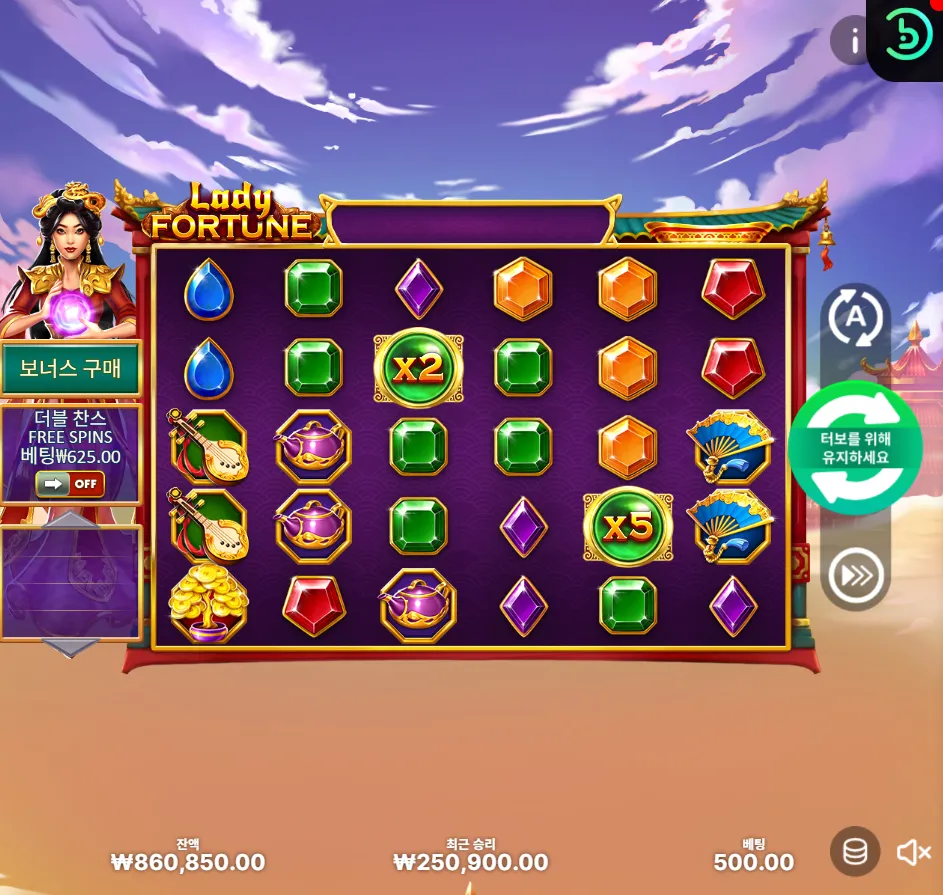
Task: Spin the reels with the green button
Action: coord(855,447)
